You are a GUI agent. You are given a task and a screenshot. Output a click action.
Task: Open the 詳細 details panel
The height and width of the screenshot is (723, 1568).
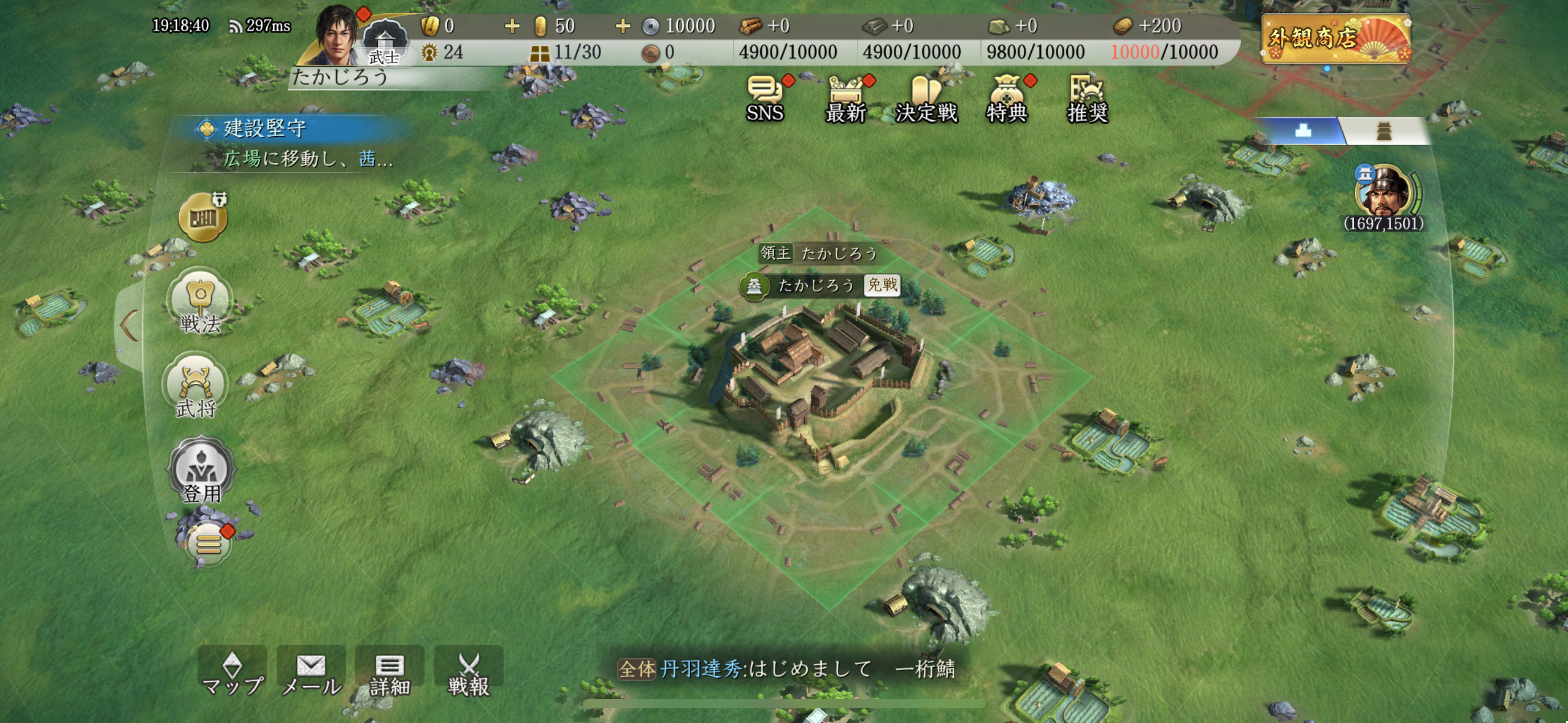(x=390, y=673)
